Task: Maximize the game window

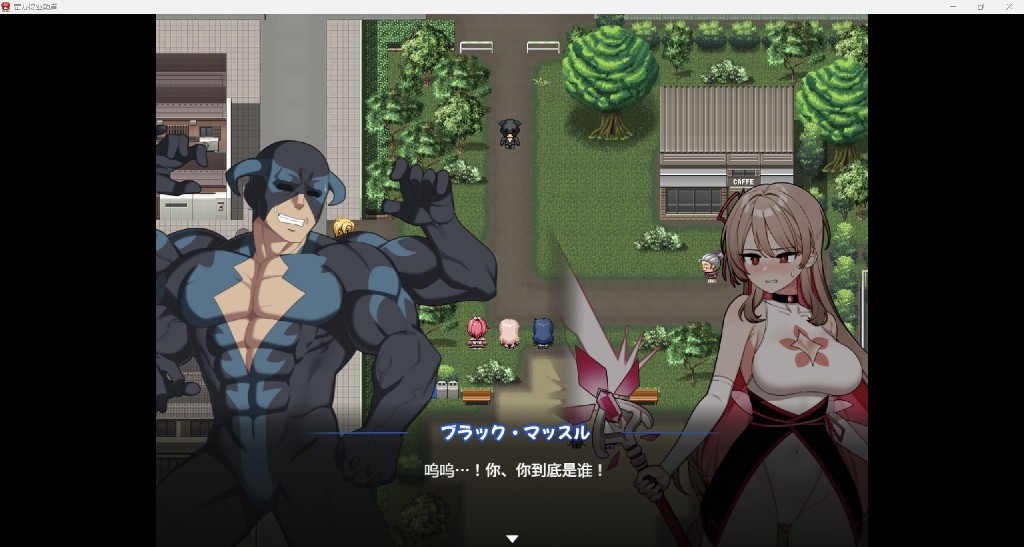Action: [x=981, y=7]
